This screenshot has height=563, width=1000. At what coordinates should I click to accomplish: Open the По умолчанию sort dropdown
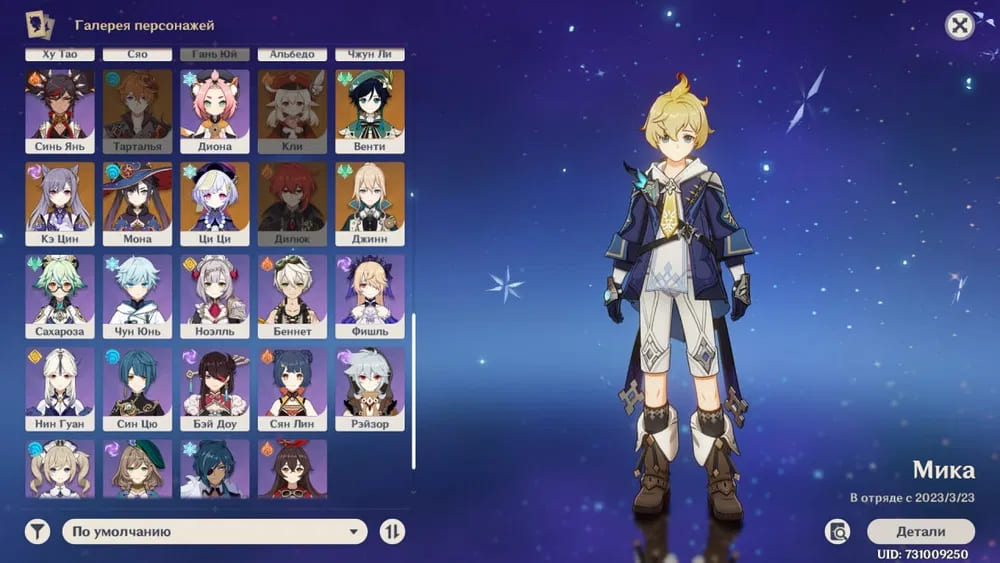215,532
